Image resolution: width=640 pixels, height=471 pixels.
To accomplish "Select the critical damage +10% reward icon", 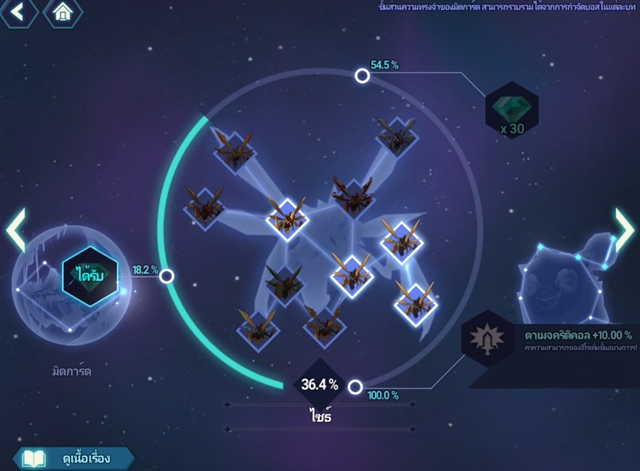I will point(486,339).
